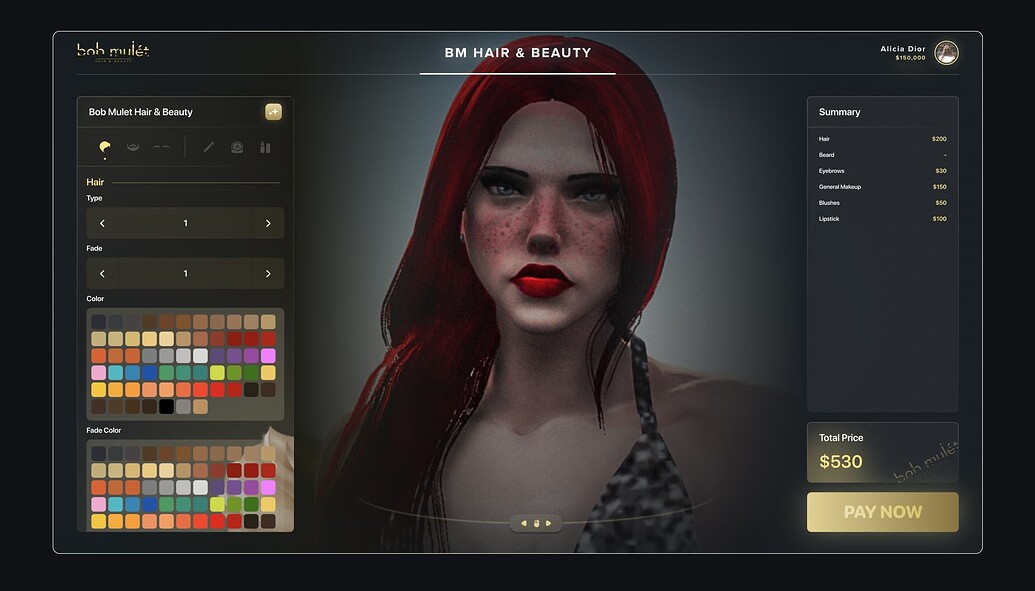Switch to the hair category icon

pos(105,147)
